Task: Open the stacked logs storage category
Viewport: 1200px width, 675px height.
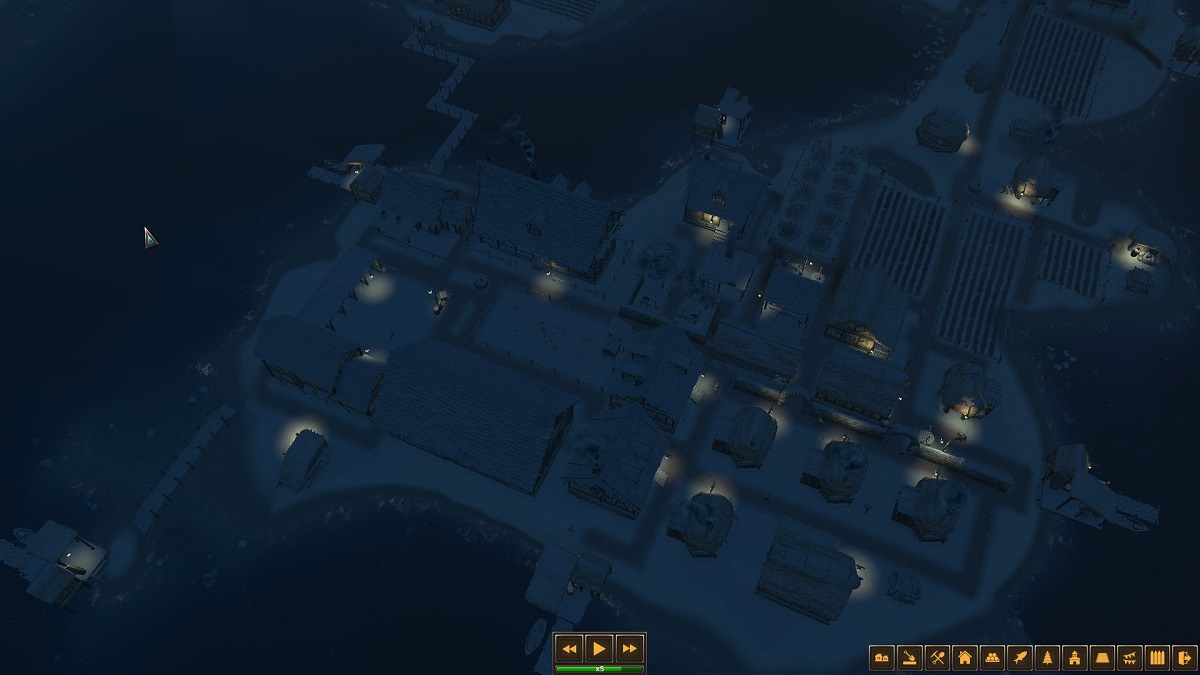Action: [993, 657]
